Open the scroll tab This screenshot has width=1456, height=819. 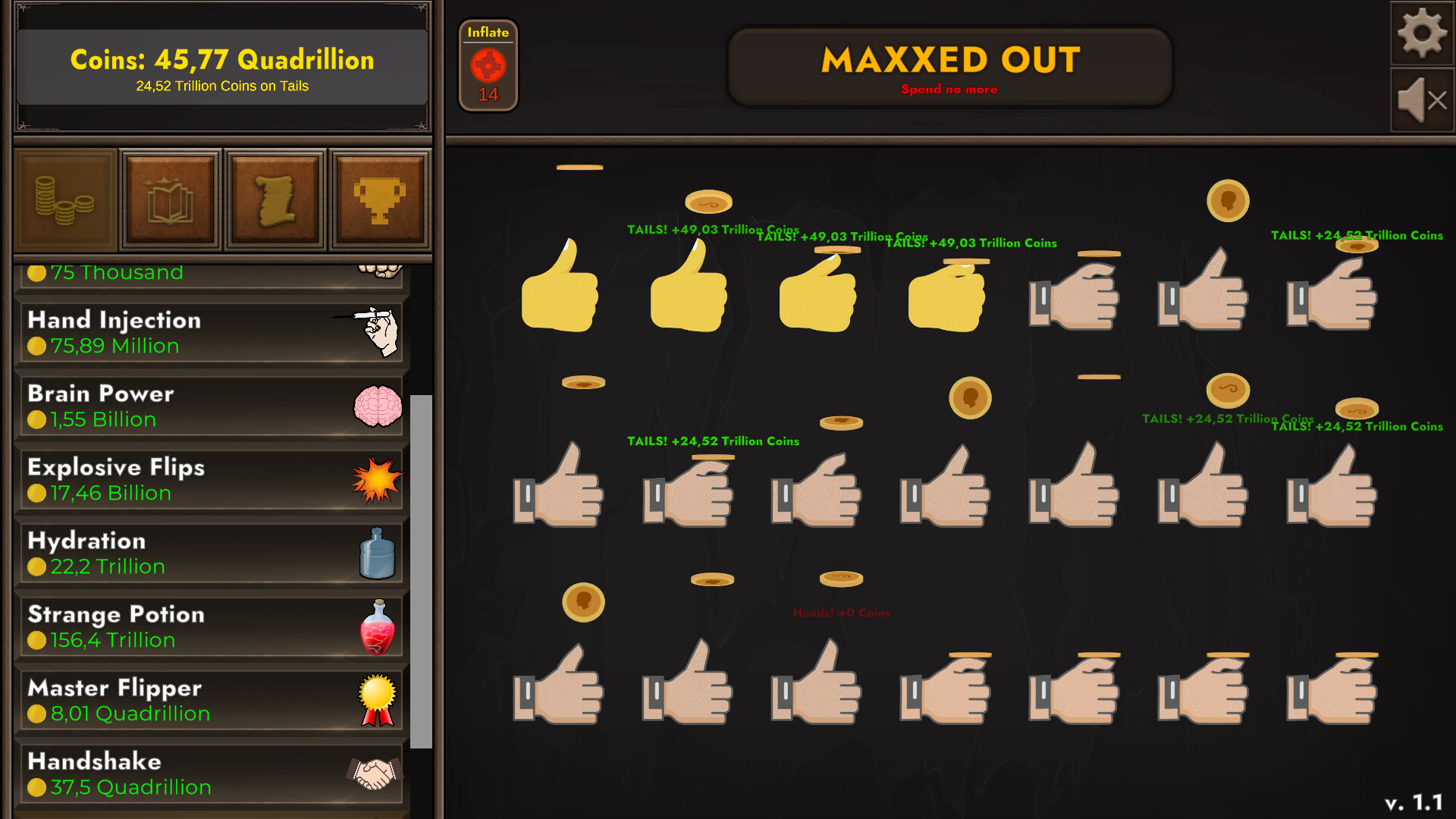[x=275, y=199]
